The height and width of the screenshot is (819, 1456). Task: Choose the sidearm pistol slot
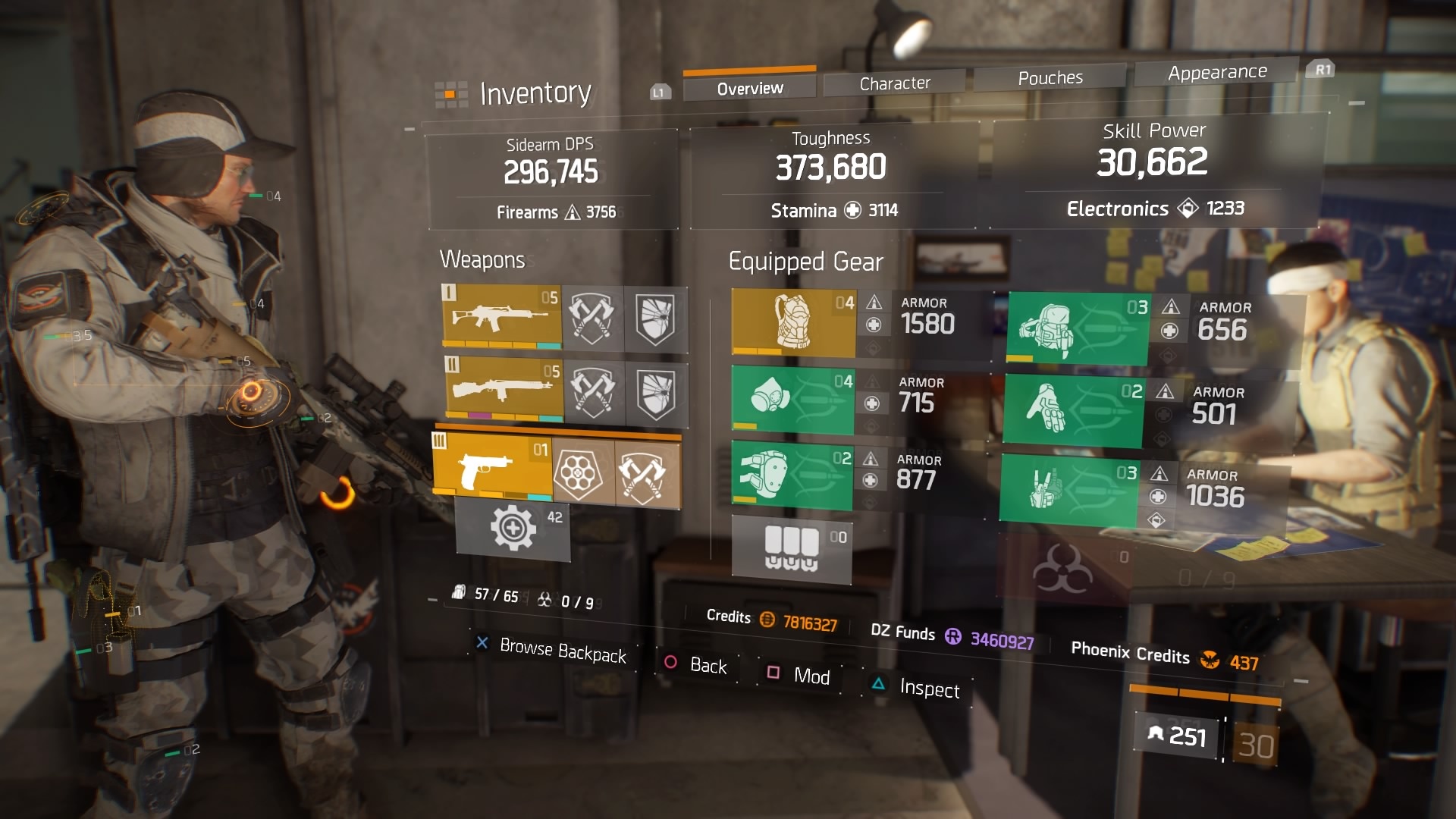point(491,467)
